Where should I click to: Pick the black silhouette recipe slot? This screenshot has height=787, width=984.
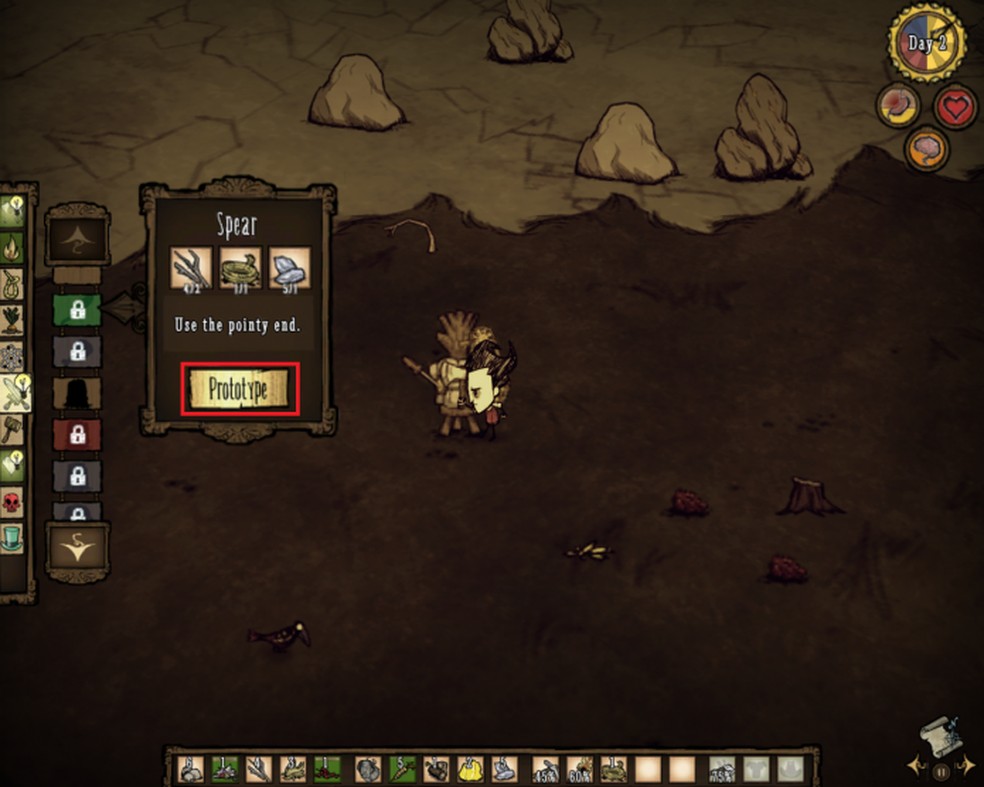77,392
